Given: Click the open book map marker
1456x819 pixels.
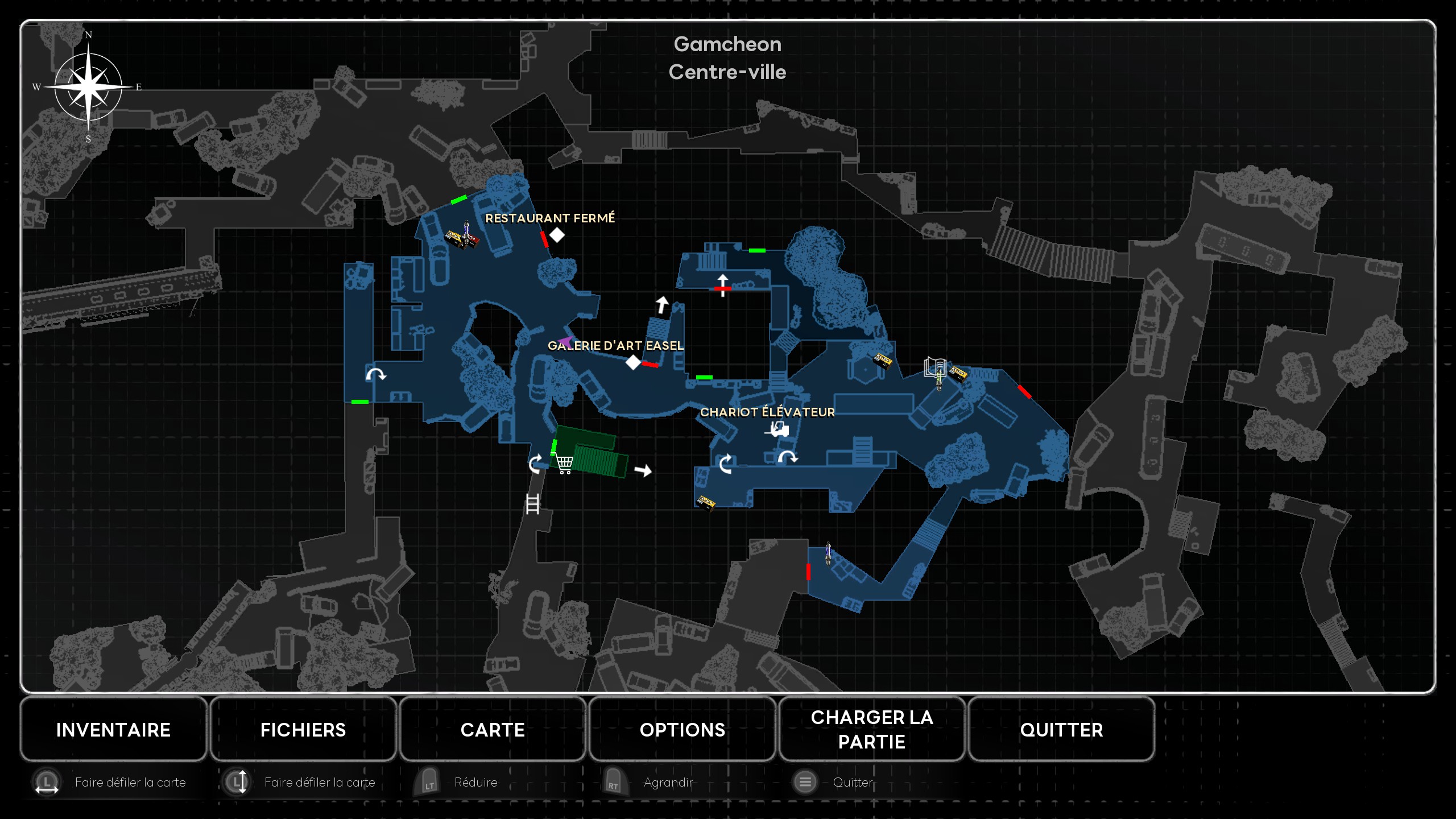Looking at the screenshot, I should coord(934,367).
